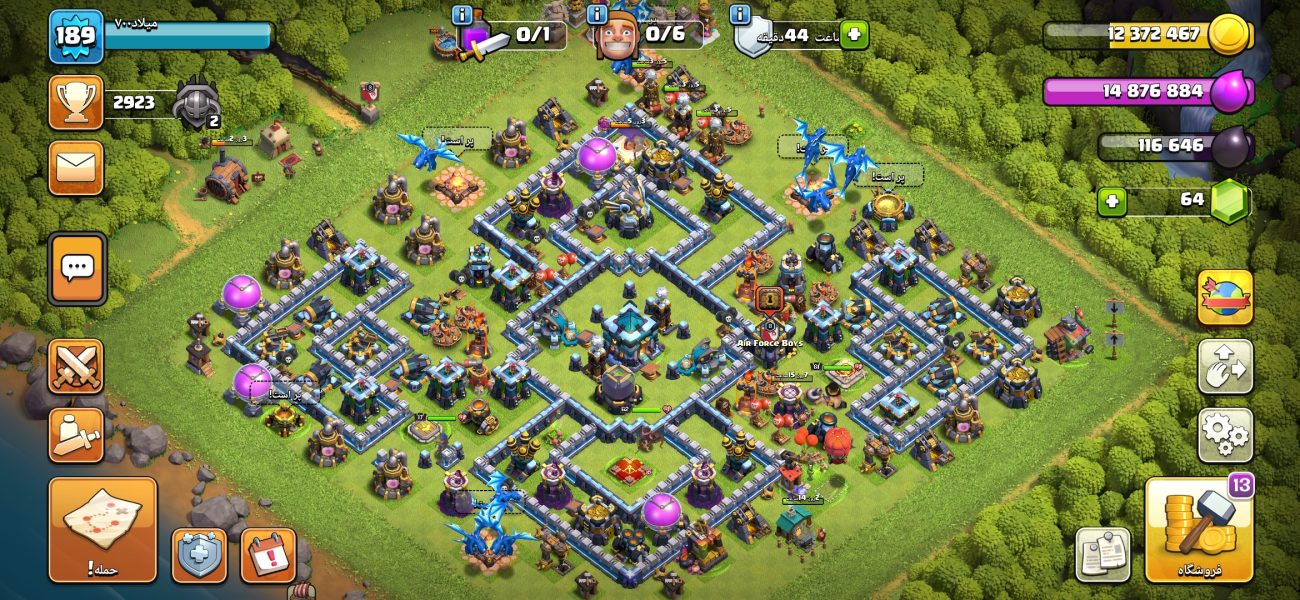Show info for the builder counter
This screenshot has height=600, width=1300.
click(x=598, y=15)
